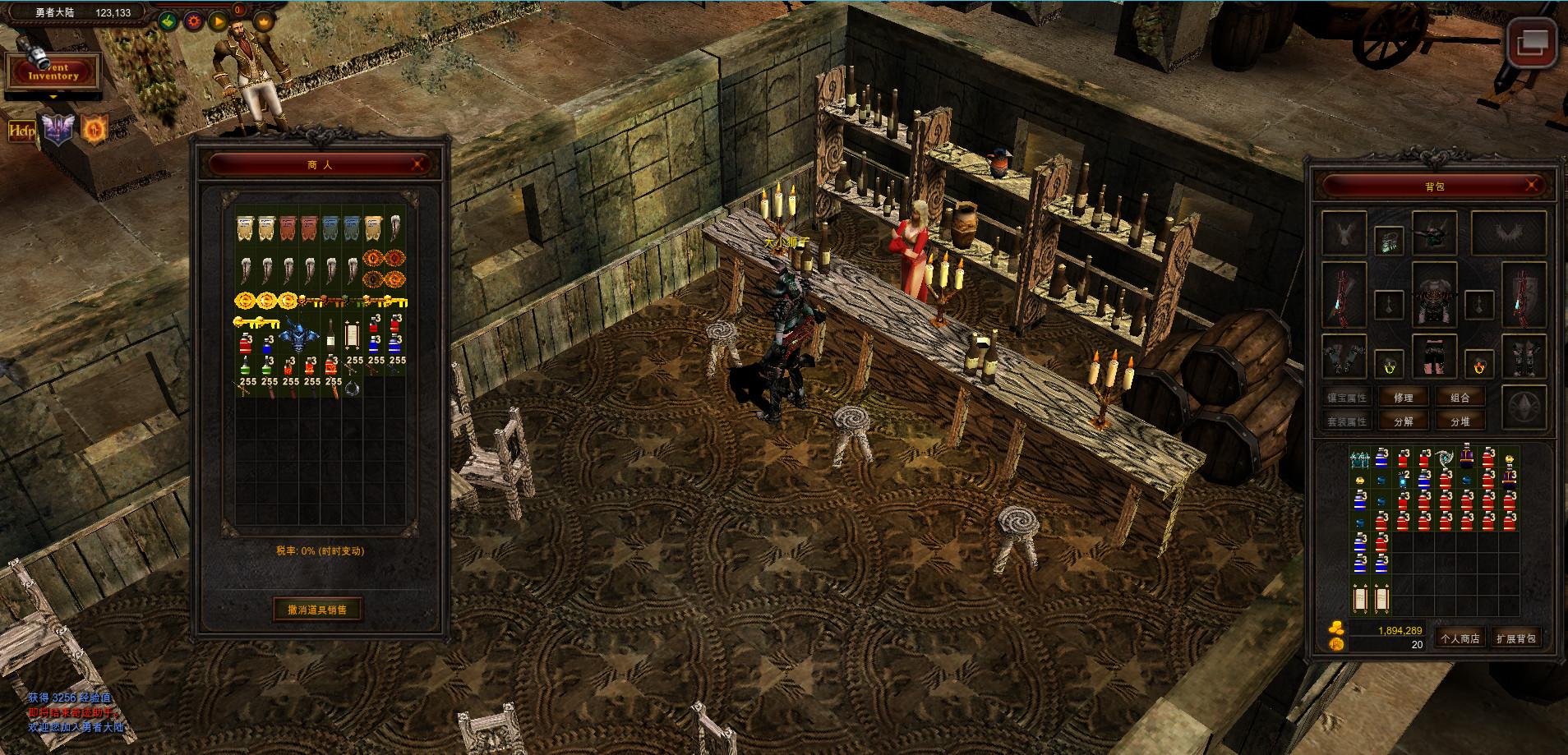Open the Event Inventory
This screenshot has width=1568, height=755.
point(53,72)
